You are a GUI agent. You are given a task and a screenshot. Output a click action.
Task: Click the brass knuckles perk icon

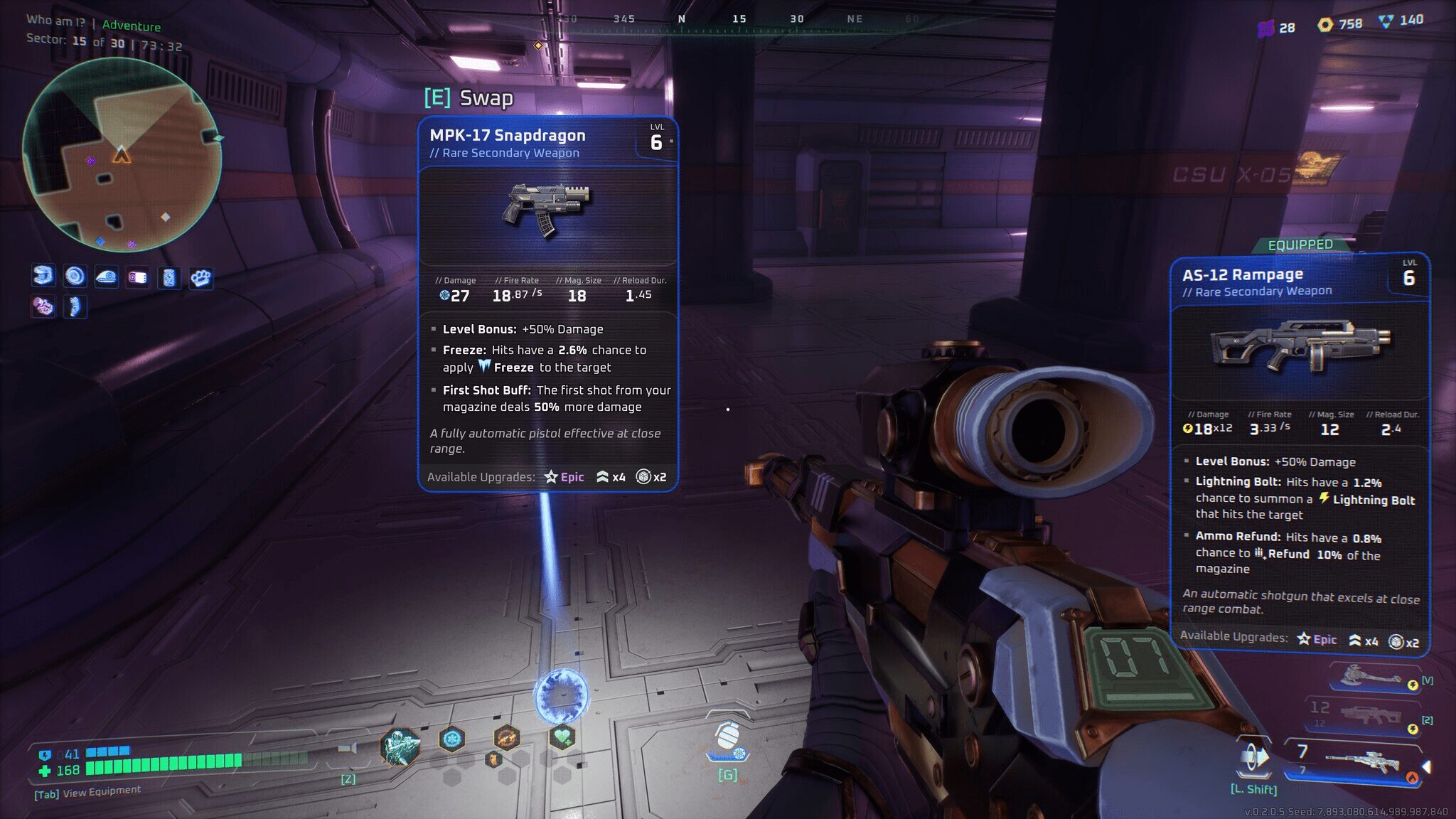pyautogui.click(x=200, y=277)
